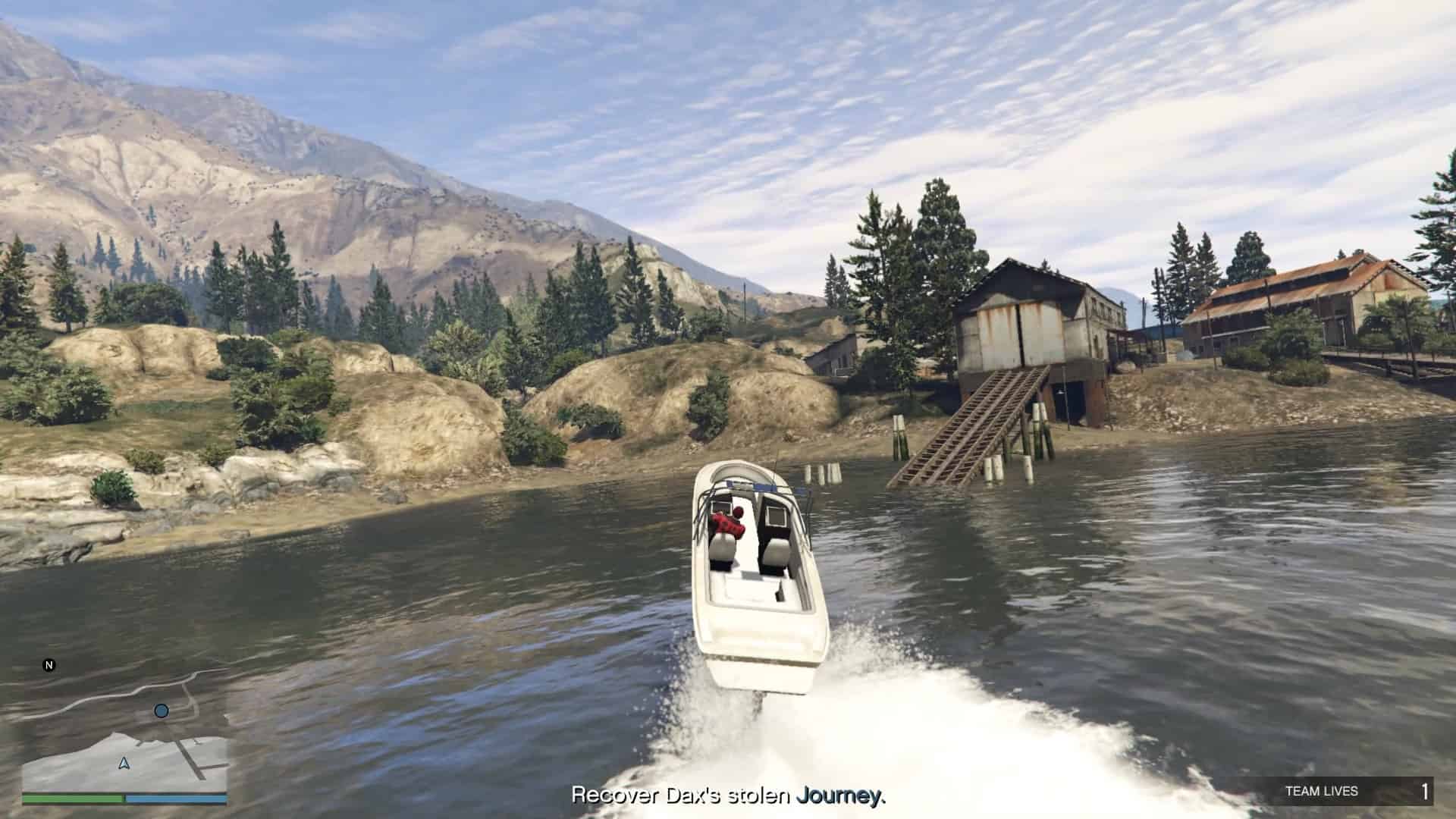Click the north compass indicator on the minimap

[x=49, y=666]
